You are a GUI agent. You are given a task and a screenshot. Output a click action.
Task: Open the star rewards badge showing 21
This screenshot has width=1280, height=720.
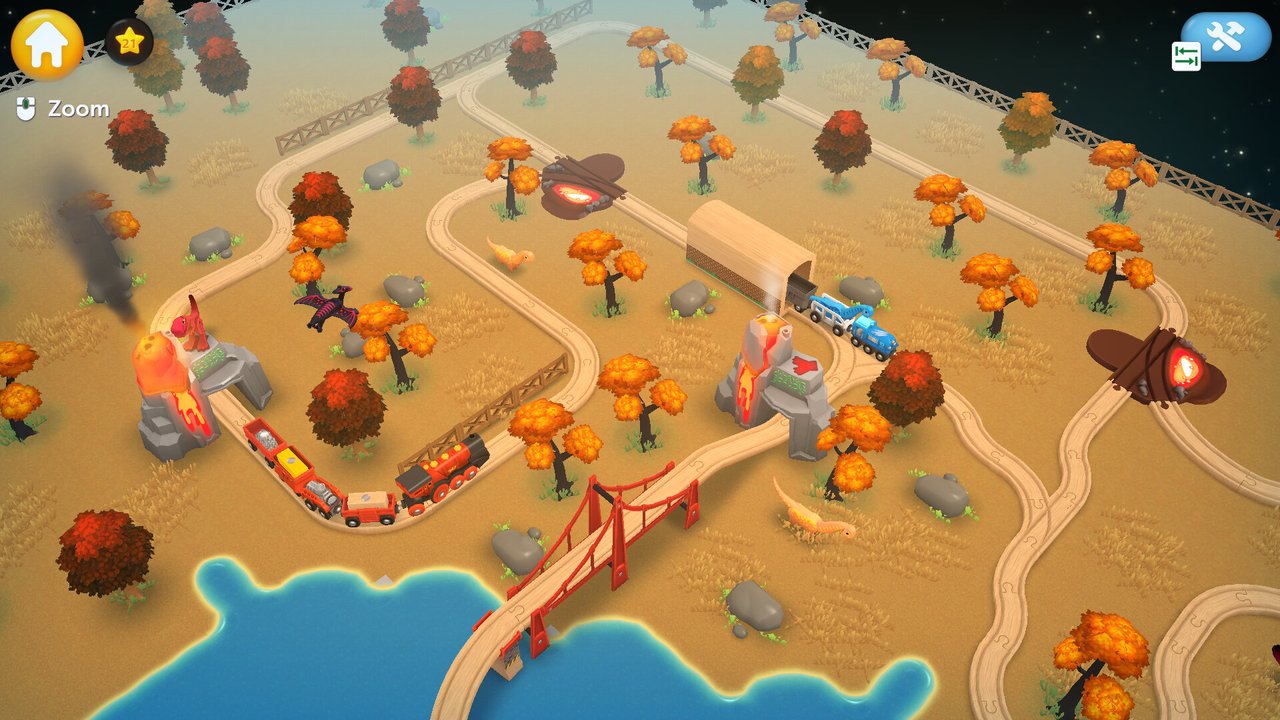(129, 42)
